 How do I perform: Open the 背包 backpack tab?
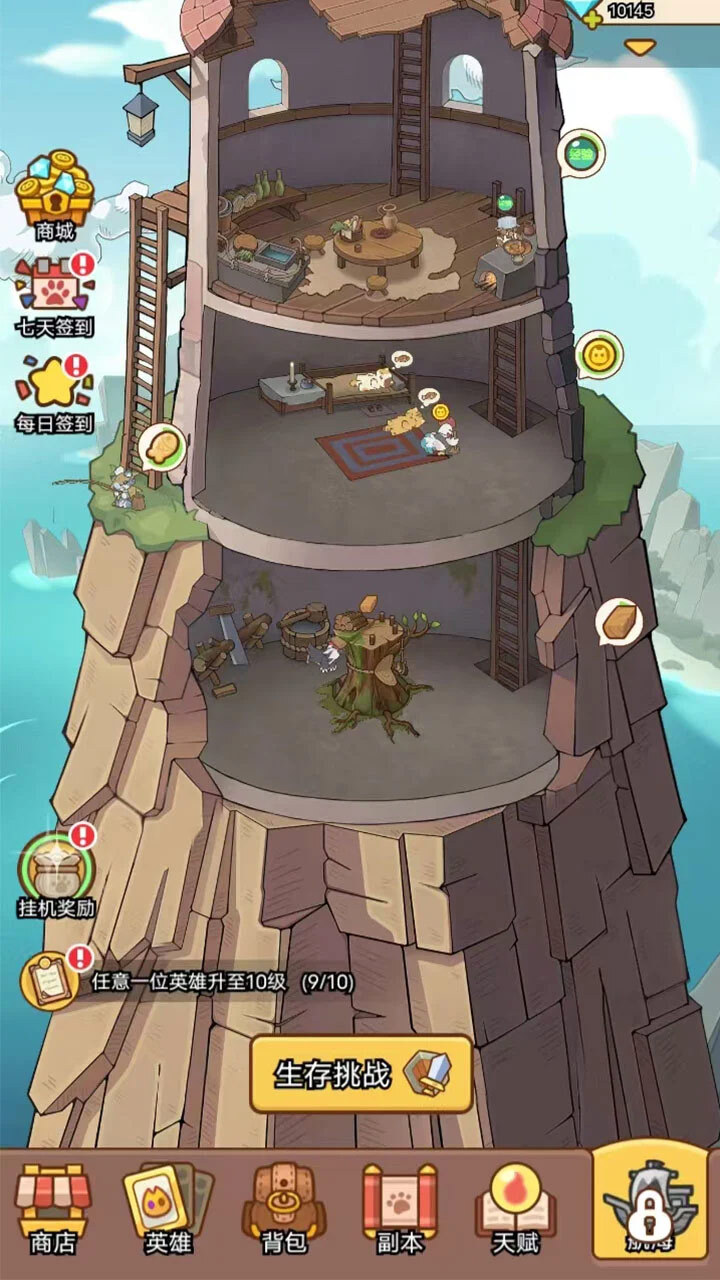click(283, 1207)
